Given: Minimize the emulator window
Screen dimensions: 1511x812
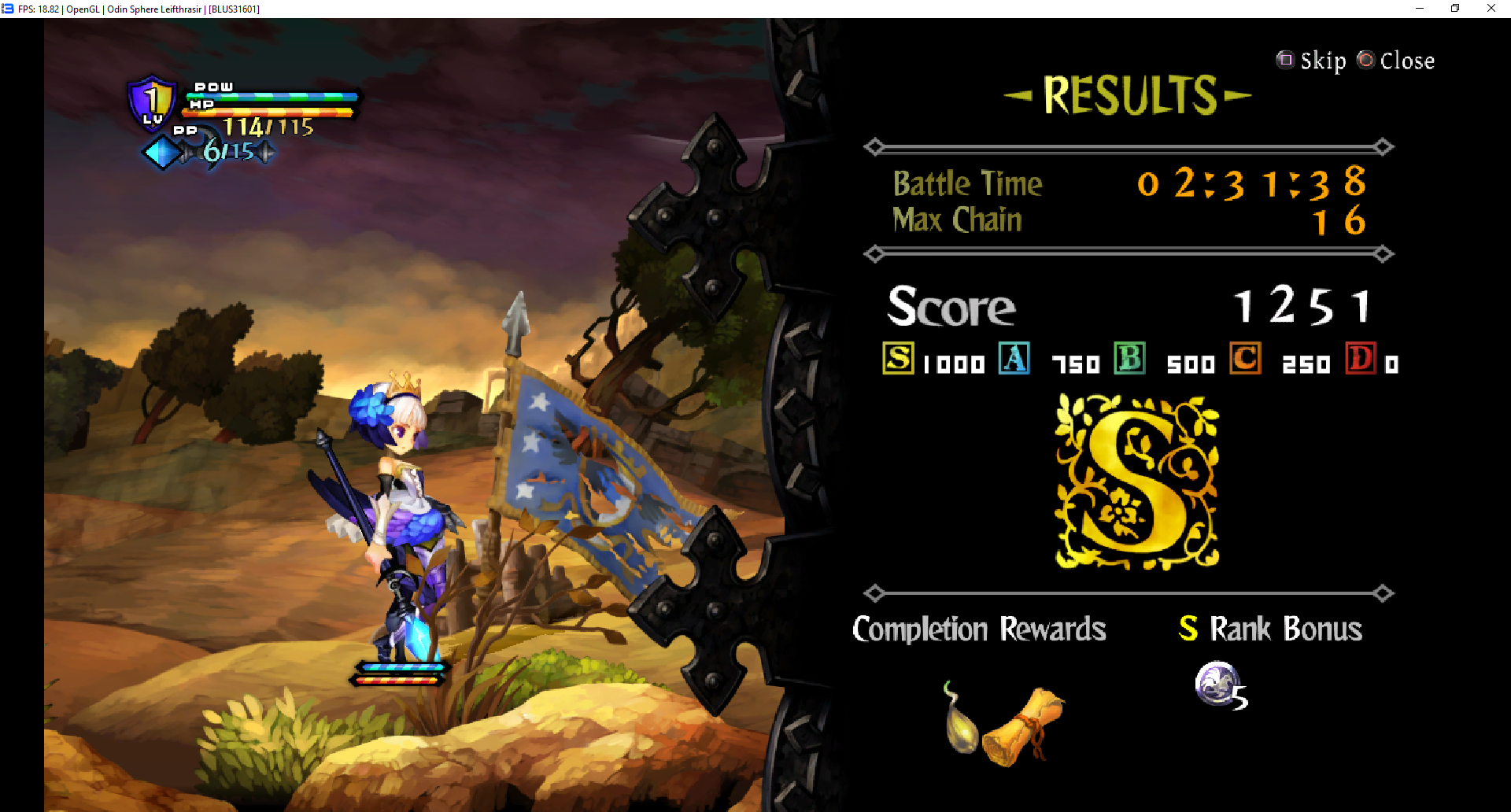Looking at the screenshot, I should pos(1420,9).
